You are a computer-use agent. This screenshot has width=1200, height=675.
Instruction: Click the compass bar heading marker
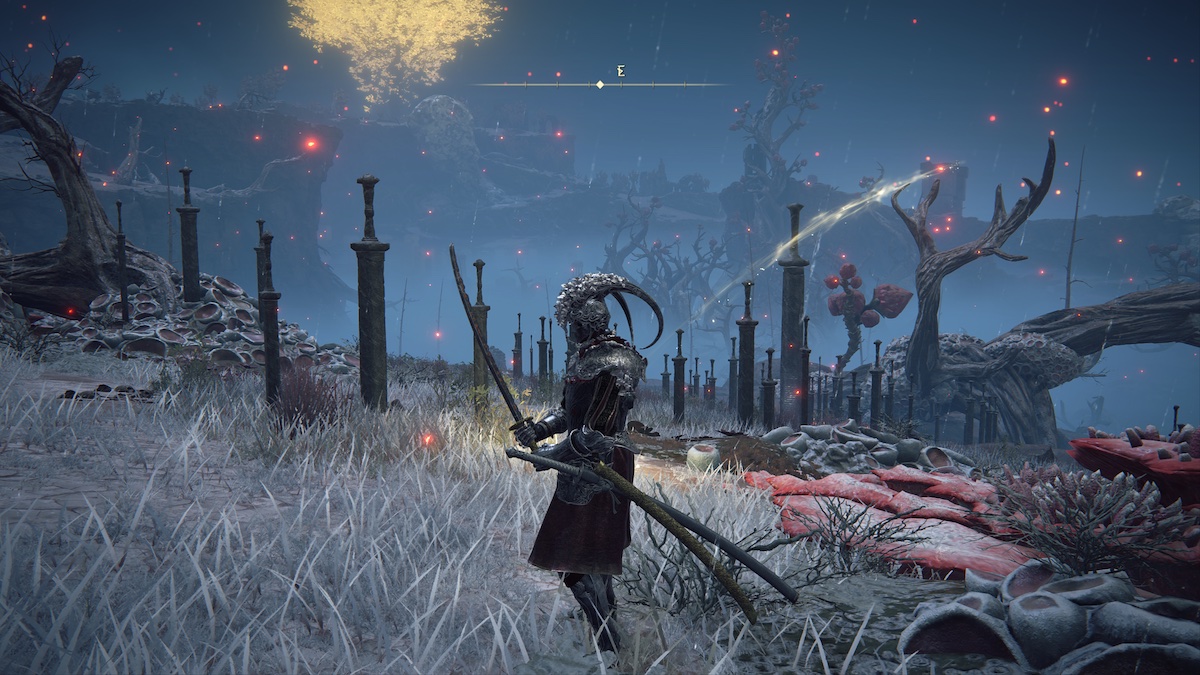tap(600, 85)
